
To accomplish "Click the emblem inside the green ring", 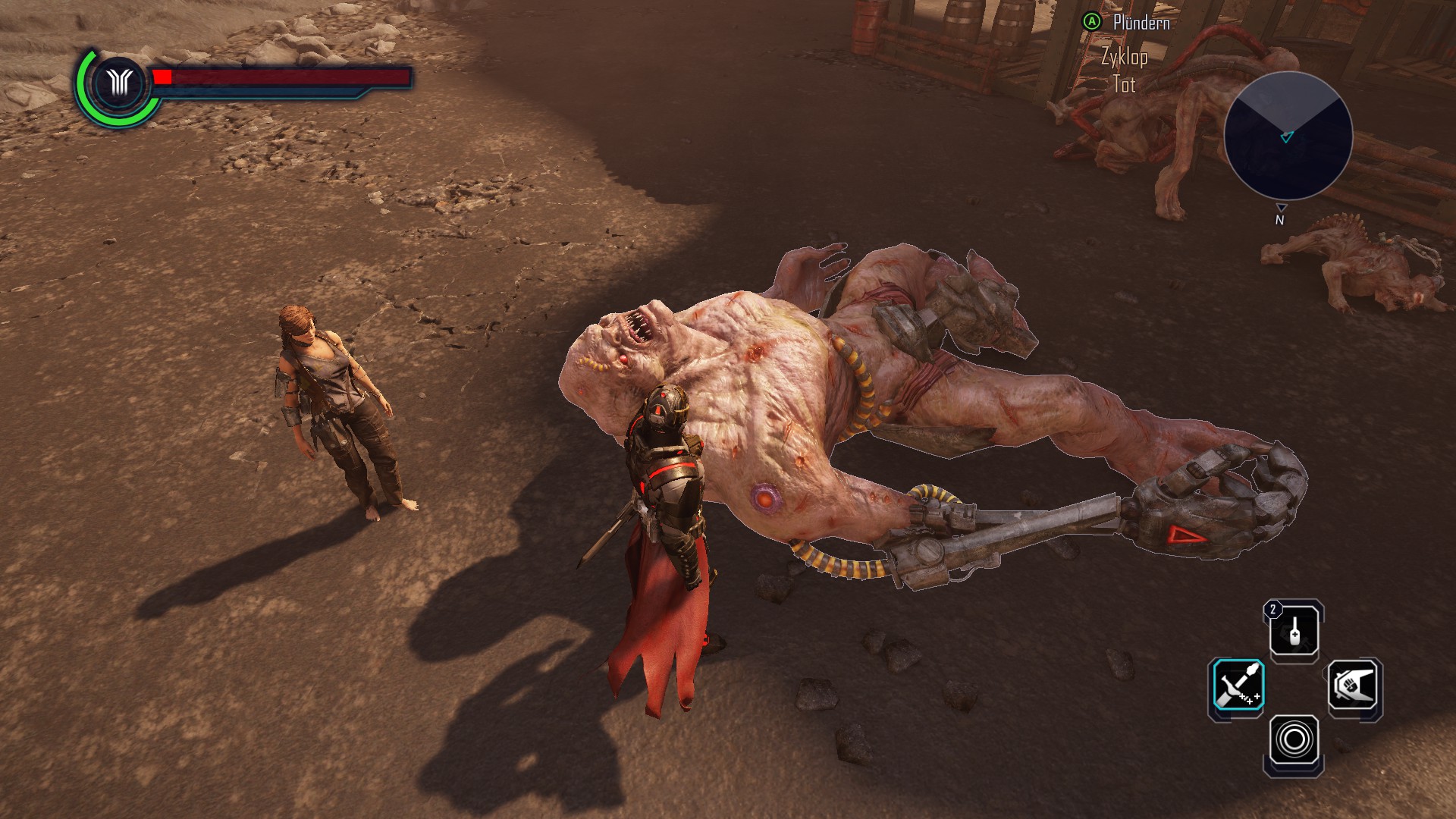I will point(120,83).
